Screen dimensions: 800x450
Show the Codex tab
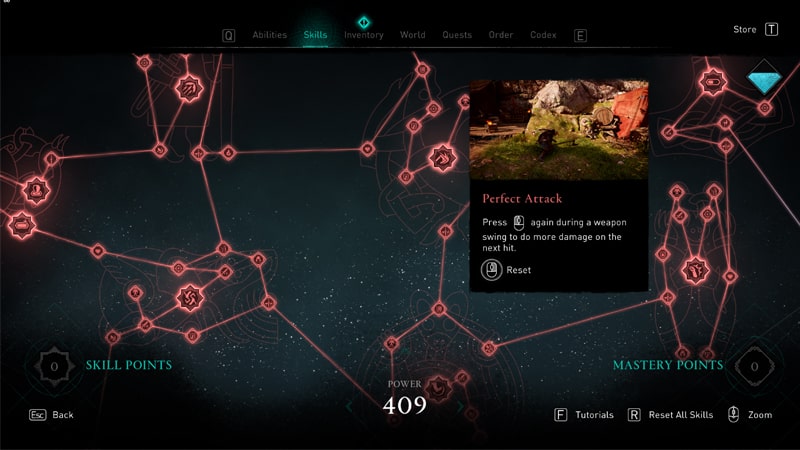point(543,35)
